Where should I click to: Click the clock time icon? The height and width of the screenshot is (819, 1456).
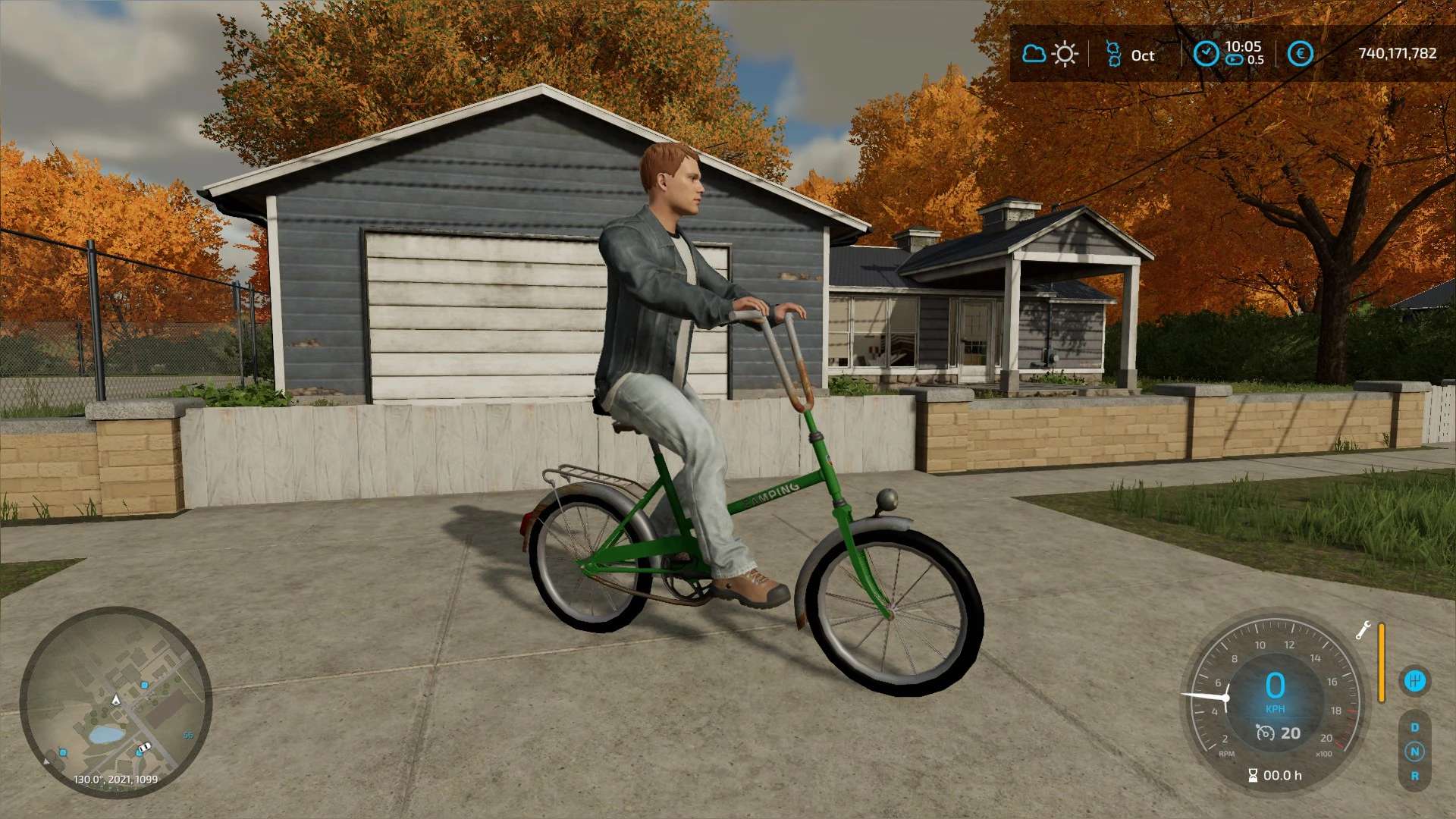[x=1206, y=53]
